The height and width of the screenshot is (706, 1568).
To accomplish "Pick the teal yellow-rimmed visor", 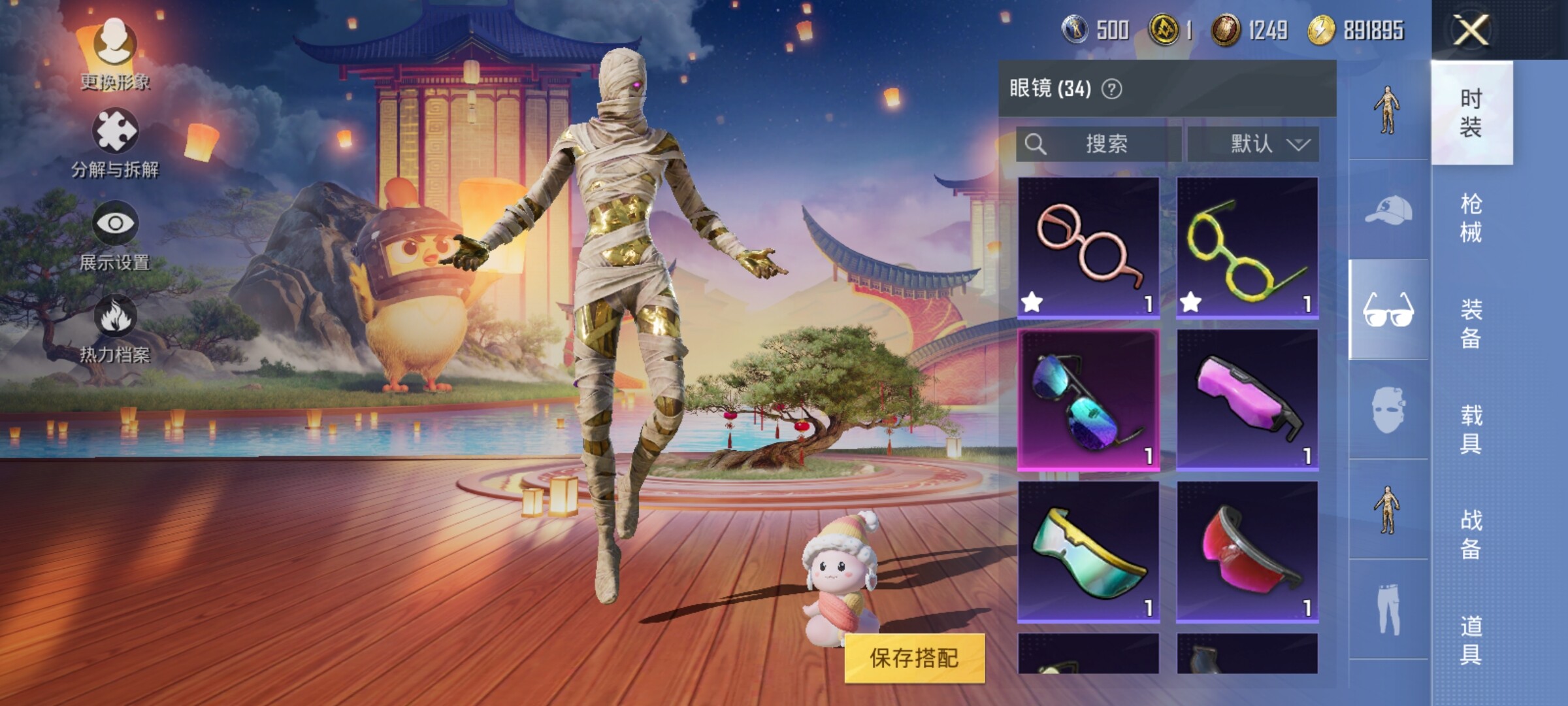I will coord(1088,552).
